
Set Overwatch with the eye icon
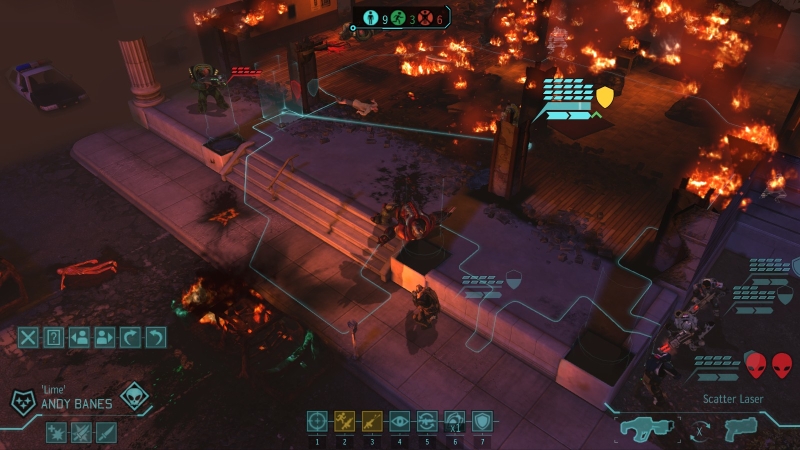[x=400, y=421]
